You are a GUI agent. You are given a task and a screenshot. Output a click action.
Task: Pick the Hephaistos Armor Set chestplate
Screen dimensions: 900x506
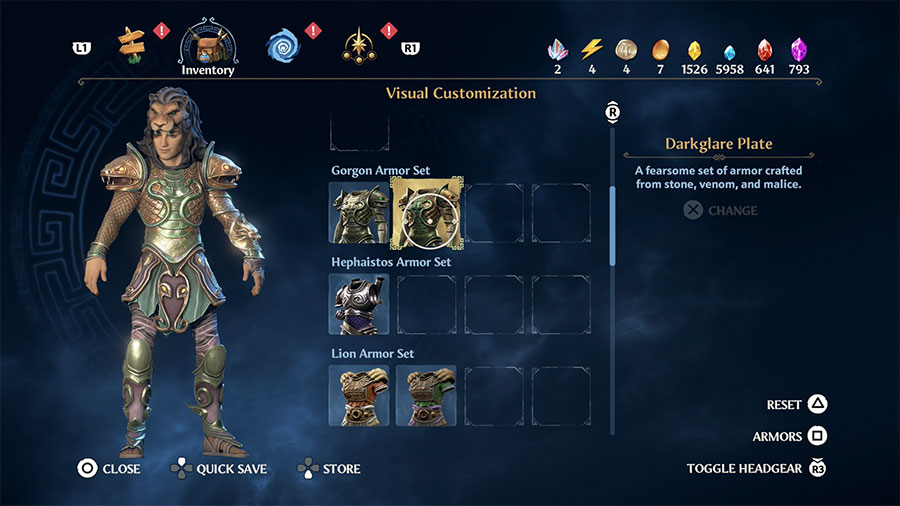coord(359,304)
